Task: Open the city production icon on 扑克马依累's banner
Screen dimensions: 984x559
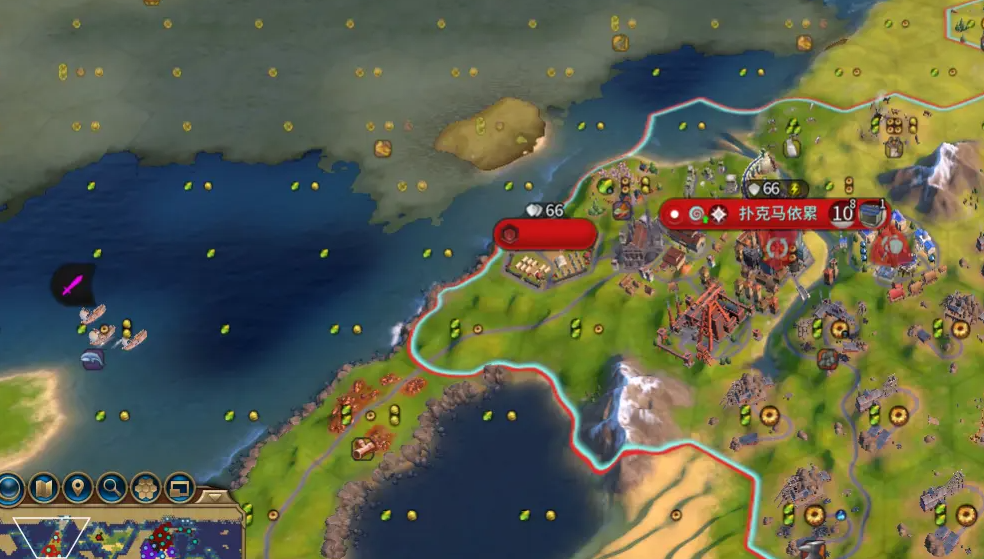Action: [x=872, y=213]
